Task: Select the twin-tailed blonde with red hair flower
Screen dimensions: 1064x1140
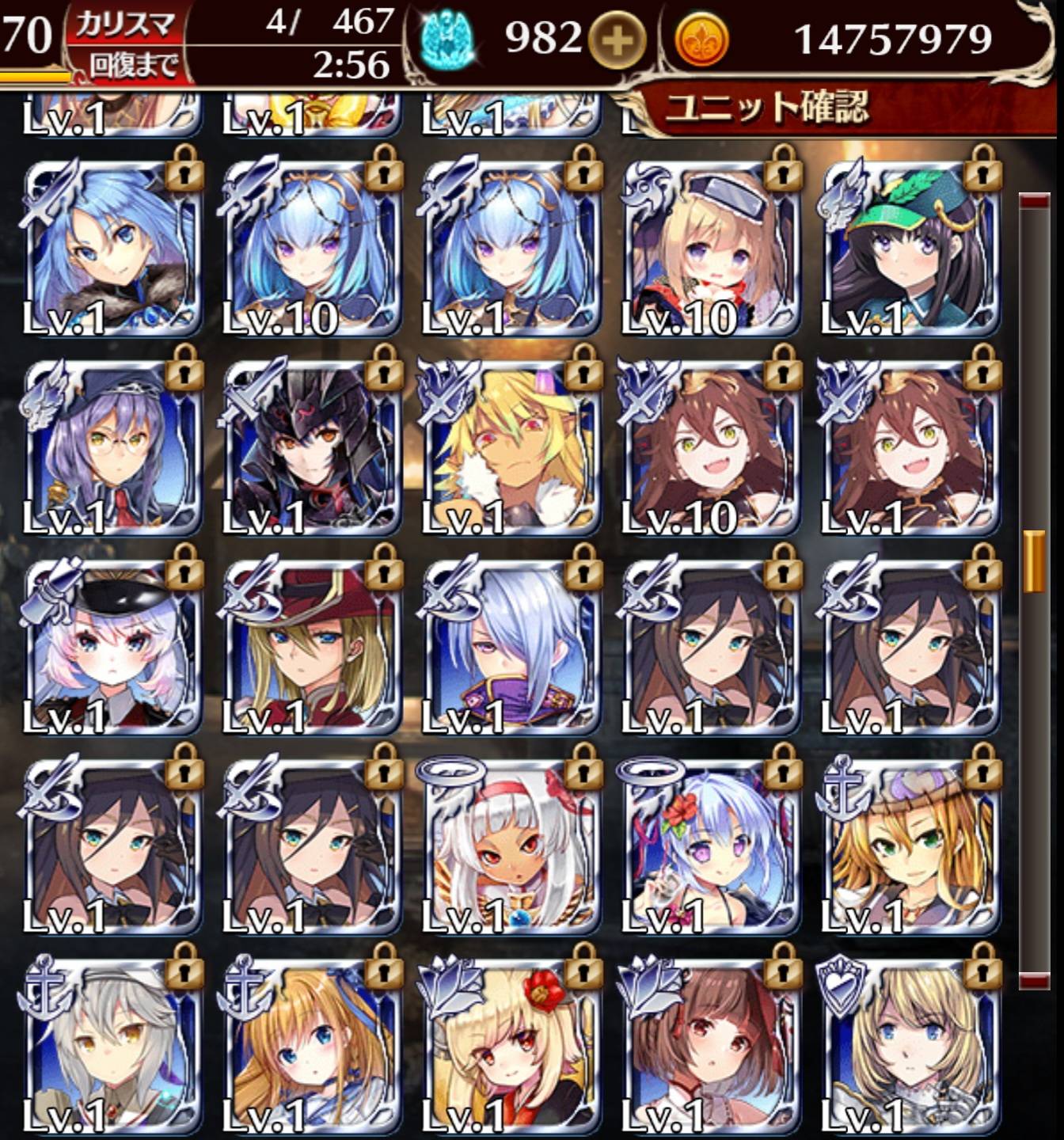Action: point(510,1045)
